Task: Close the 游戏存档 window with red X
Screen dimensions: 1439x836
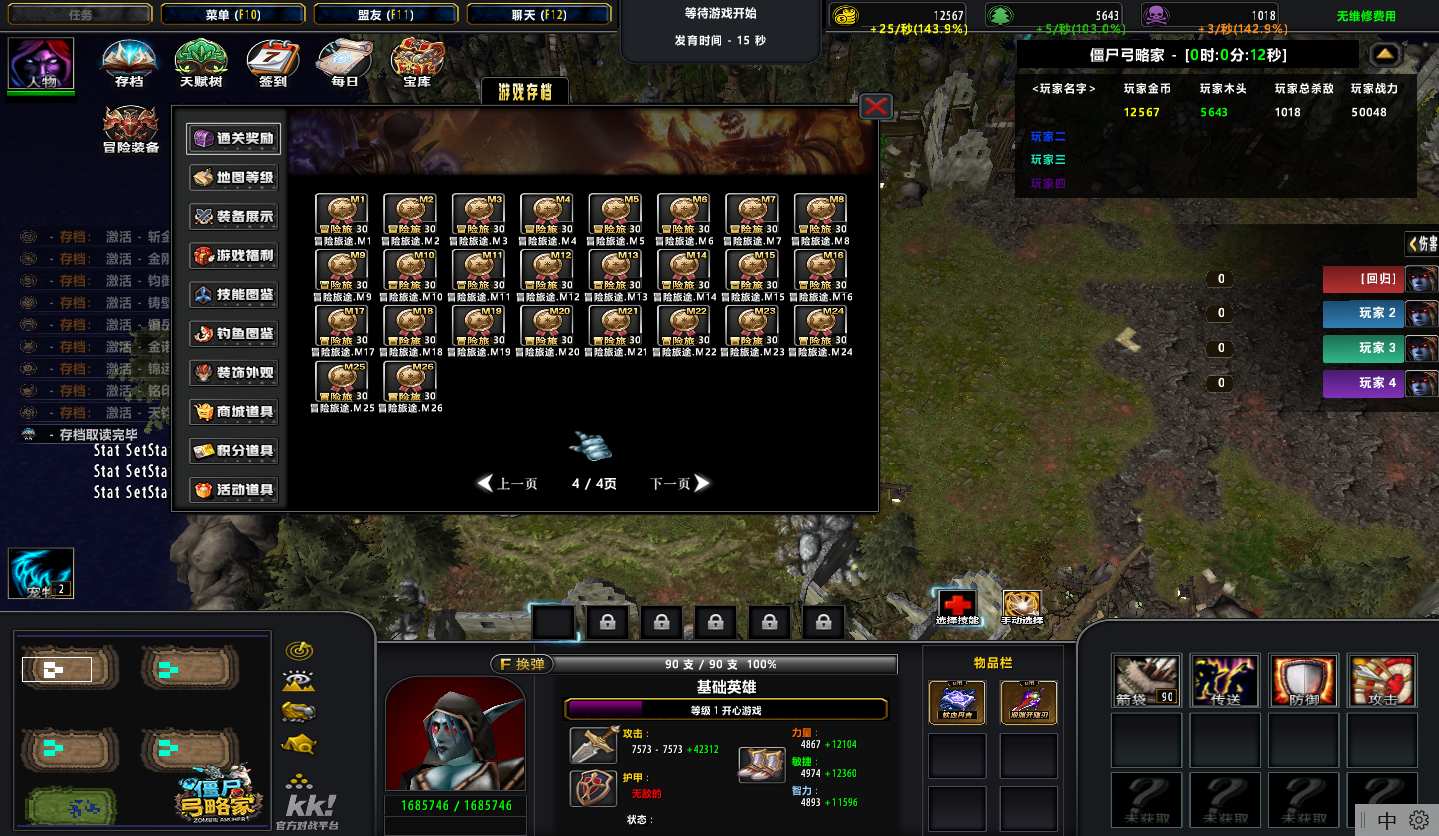Action: click(876, 106)
